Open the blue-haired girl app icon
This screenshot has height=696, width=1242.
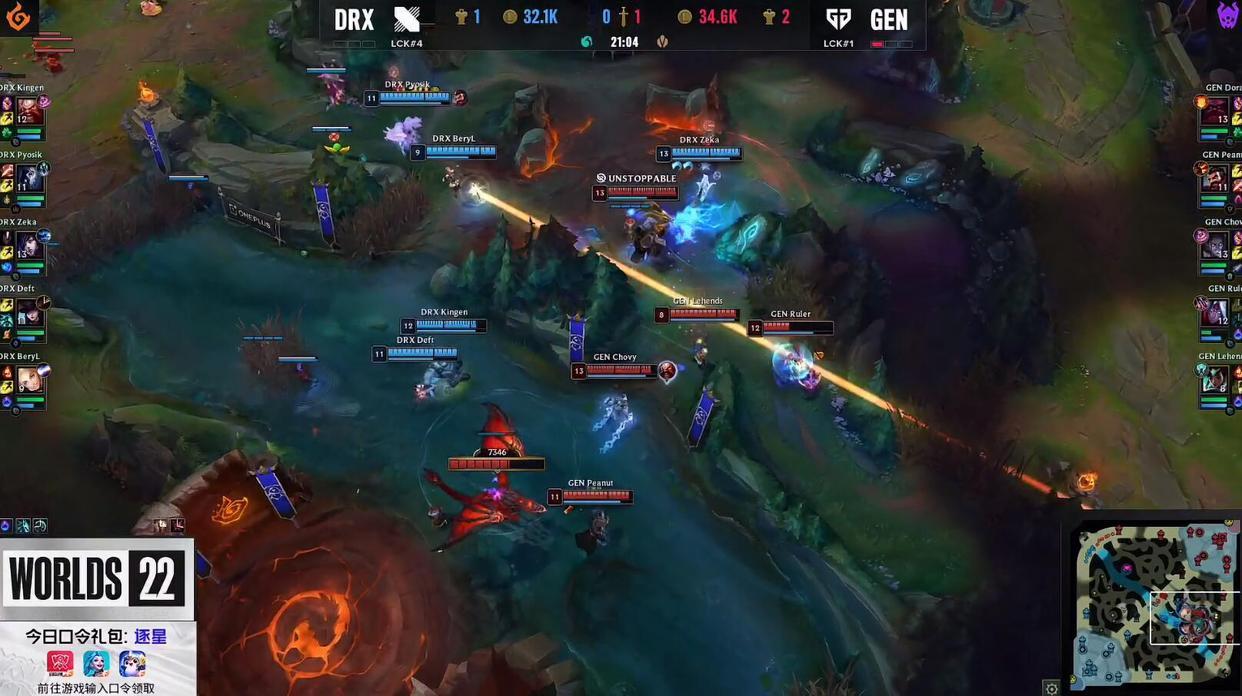[96, 663]
